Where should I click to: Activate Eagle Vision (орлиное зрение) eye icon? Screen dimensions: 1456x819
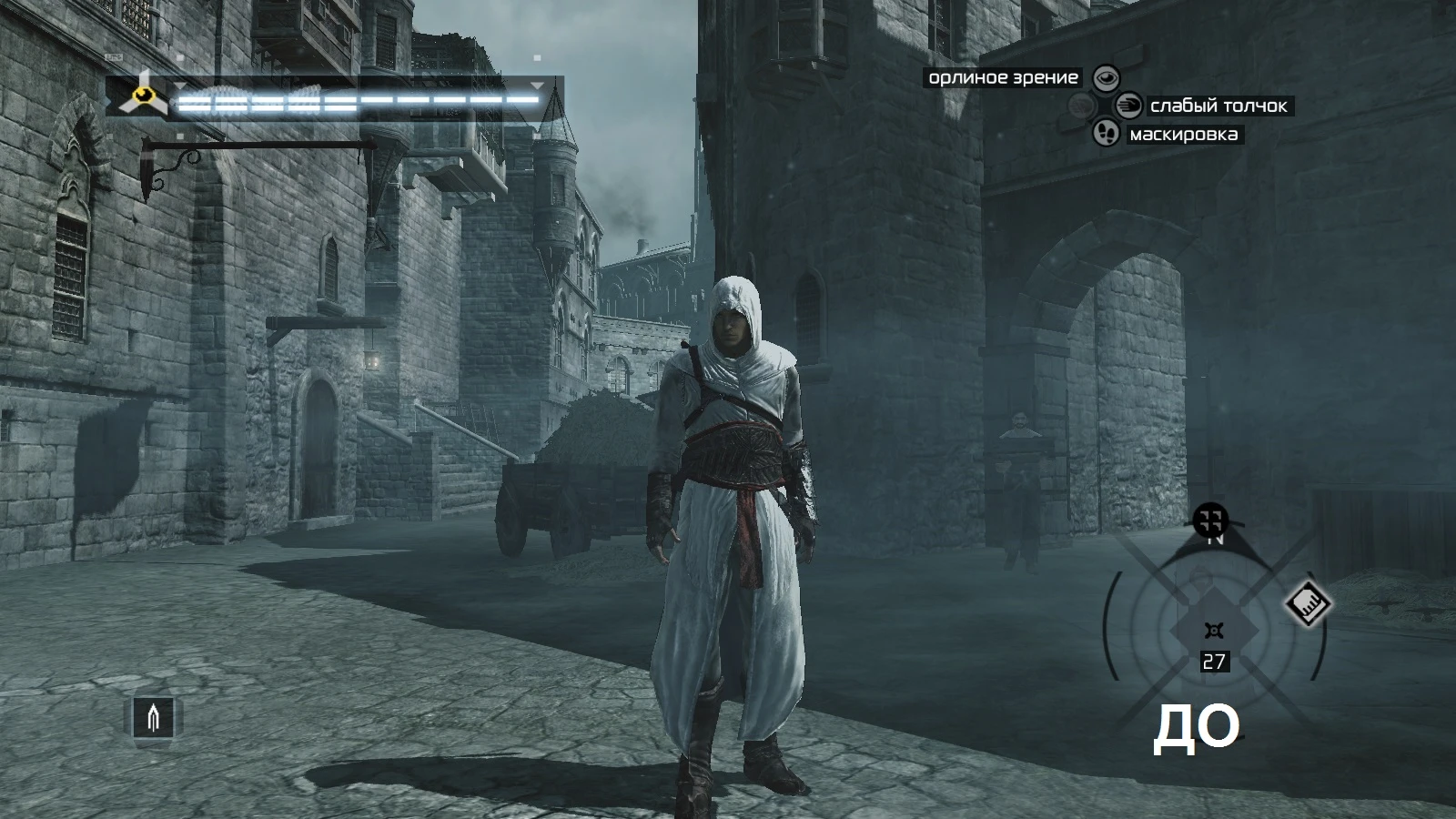point(1107,78)
